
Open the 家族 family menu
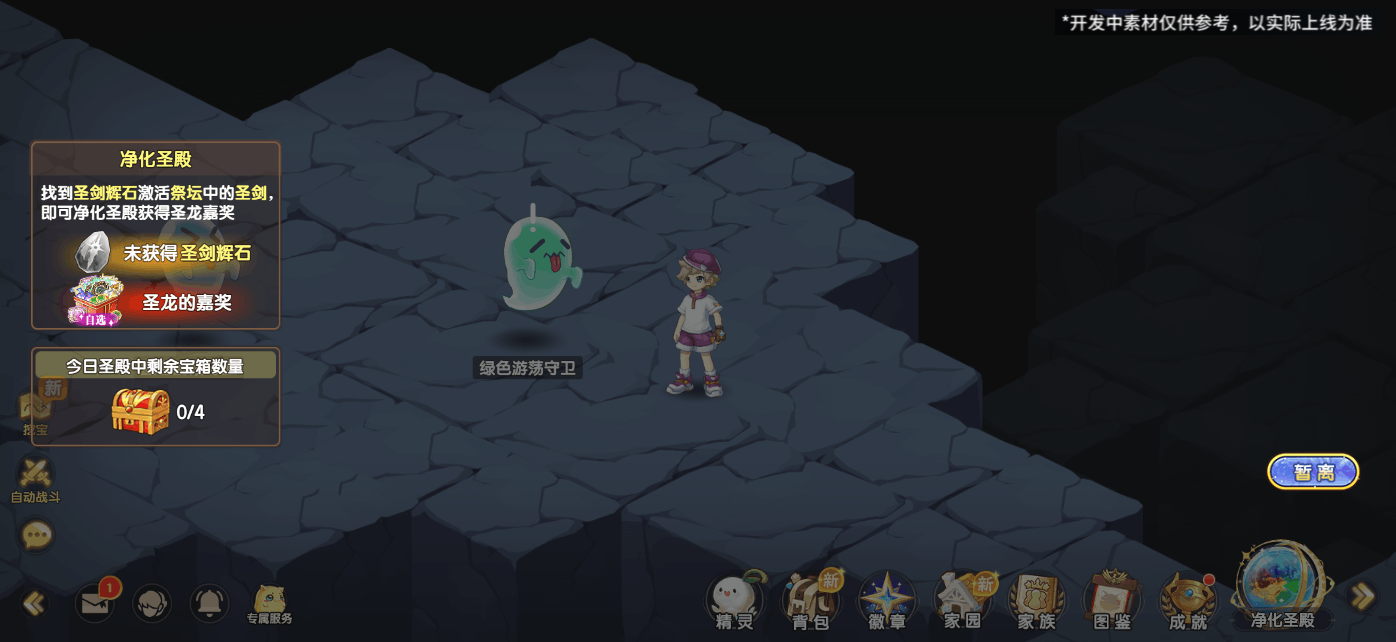coord(1036,600)
